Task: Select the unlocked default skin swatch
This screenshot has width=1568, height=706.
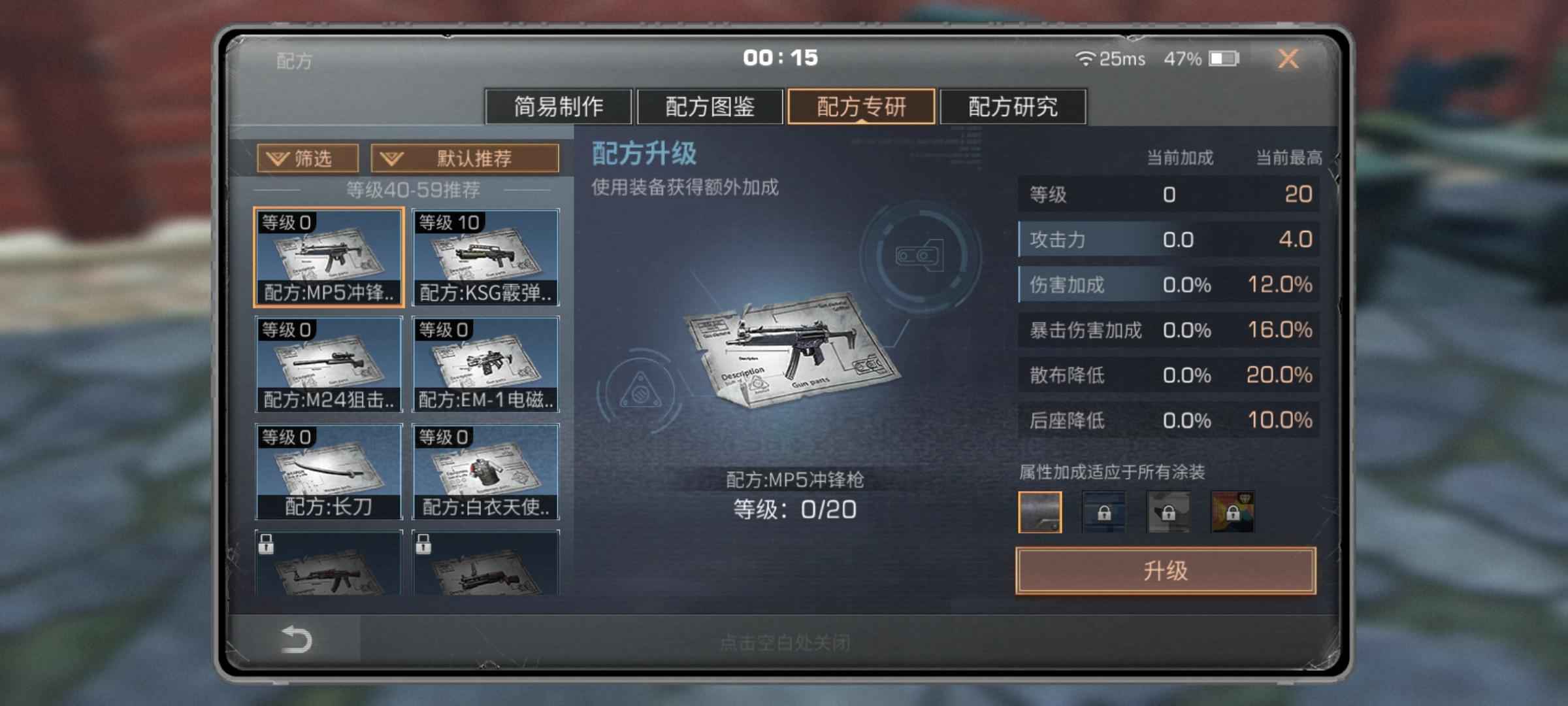Action: (x=1039, y=512)
